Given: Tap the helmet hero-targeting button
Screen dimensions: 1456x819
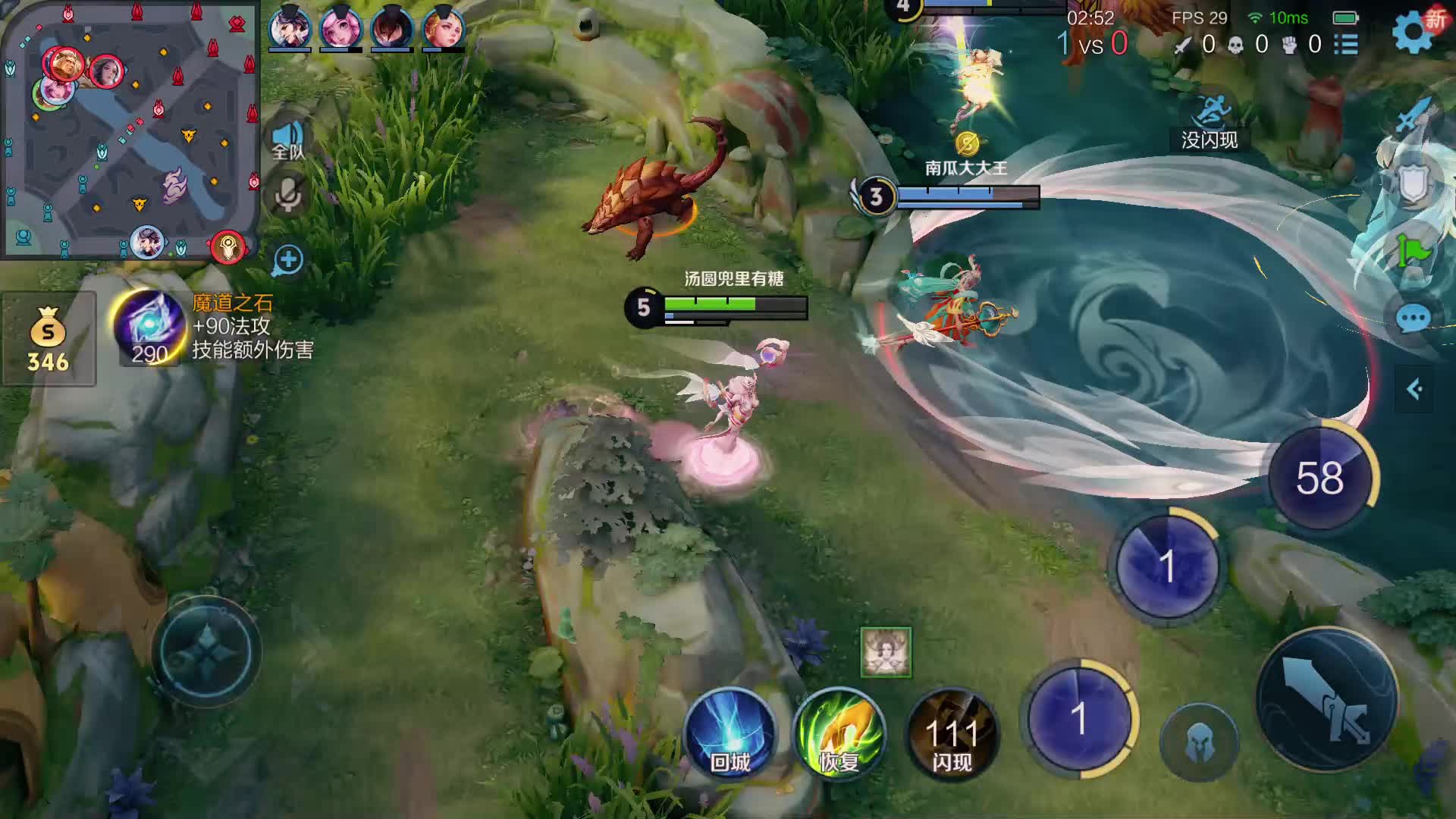Looking at the screenshot, I should tap(1199, 742).
